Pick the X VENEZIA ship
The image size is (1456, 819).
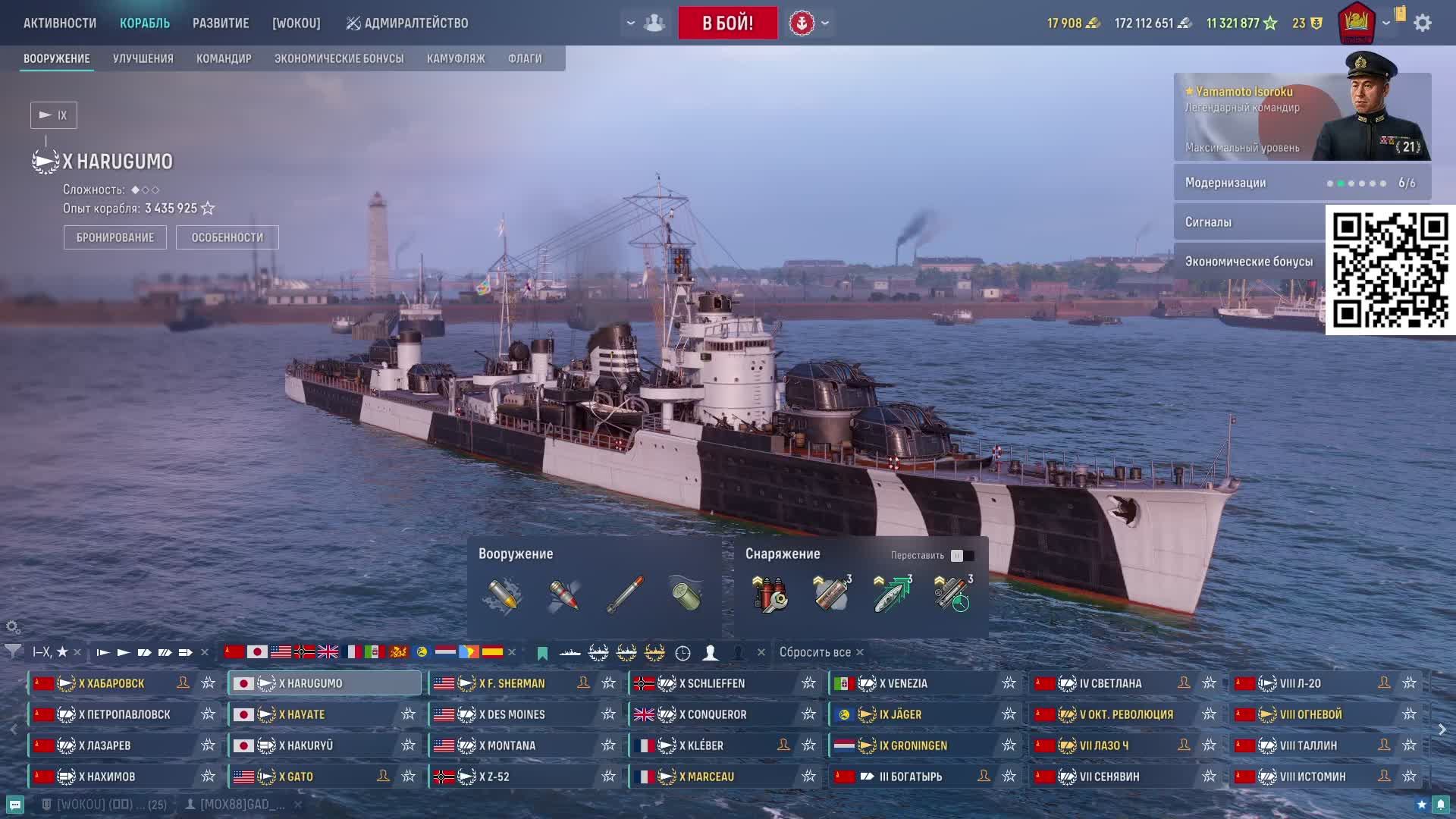903,683
